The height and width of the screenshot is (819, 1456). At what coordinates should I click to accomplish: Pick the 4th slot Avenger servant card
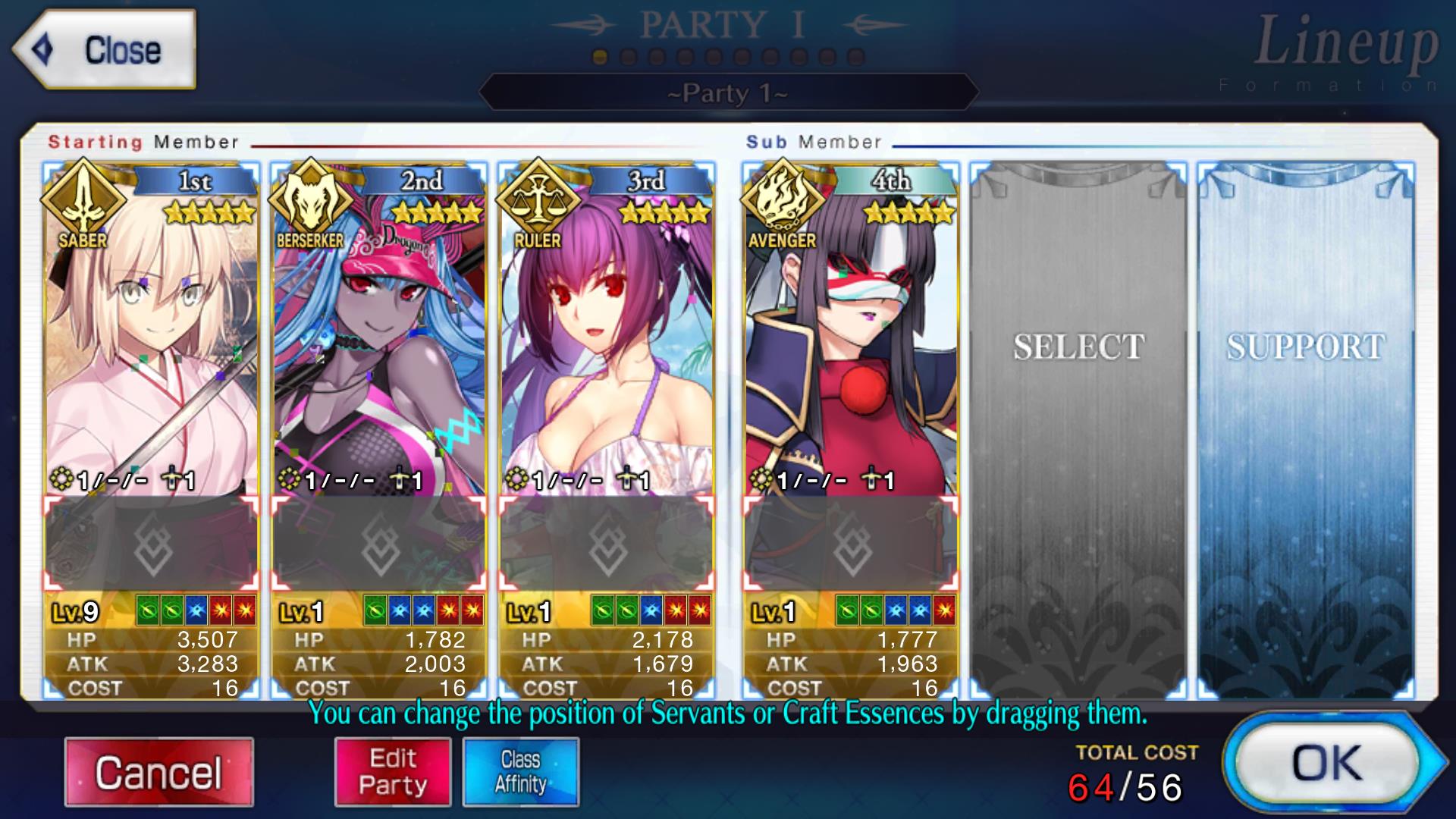(x=850, y=341)
